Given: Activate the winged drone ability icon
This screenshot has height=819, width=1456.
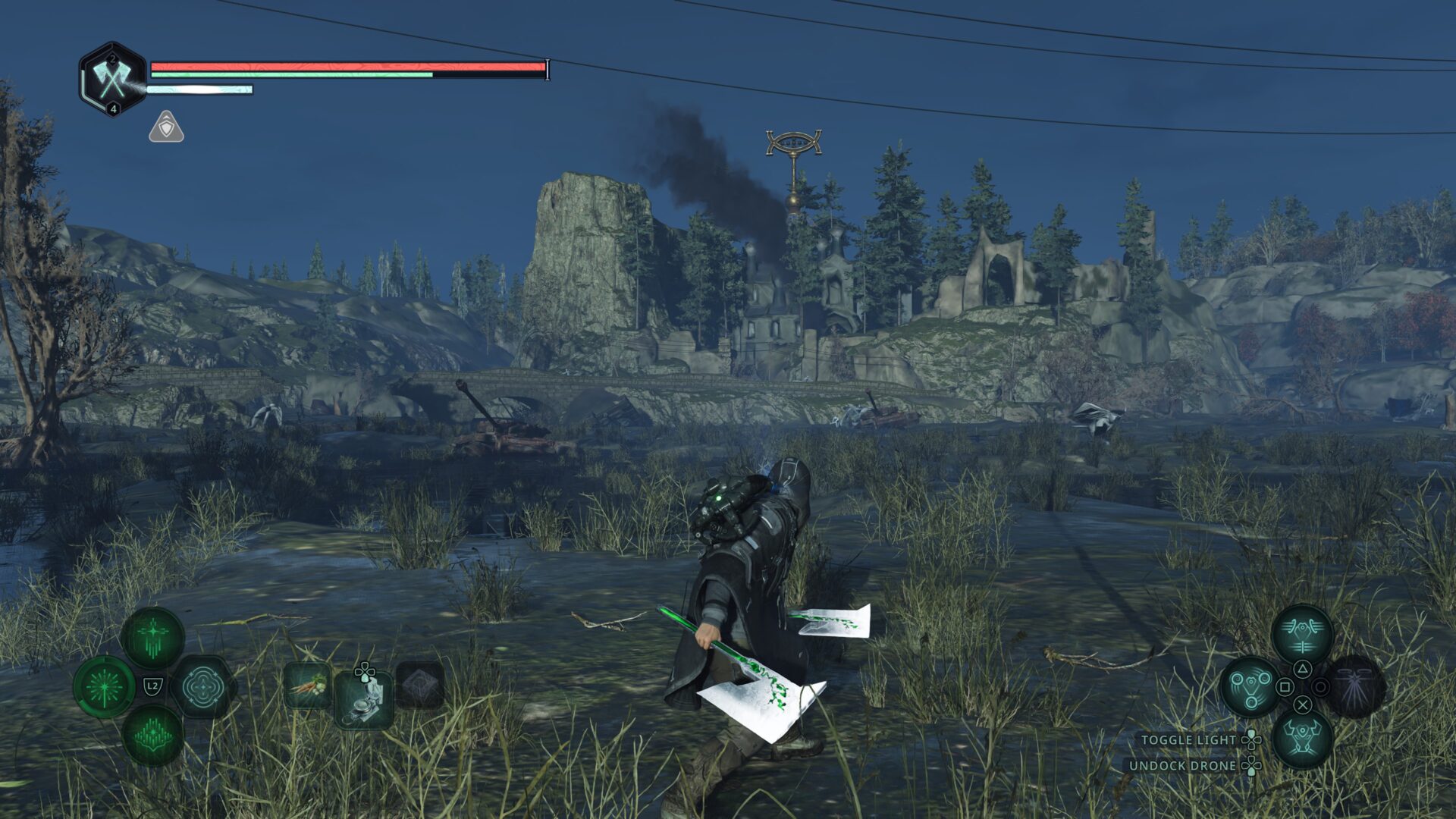Looking at the screenshot, I should click(x=1302, y=635).
